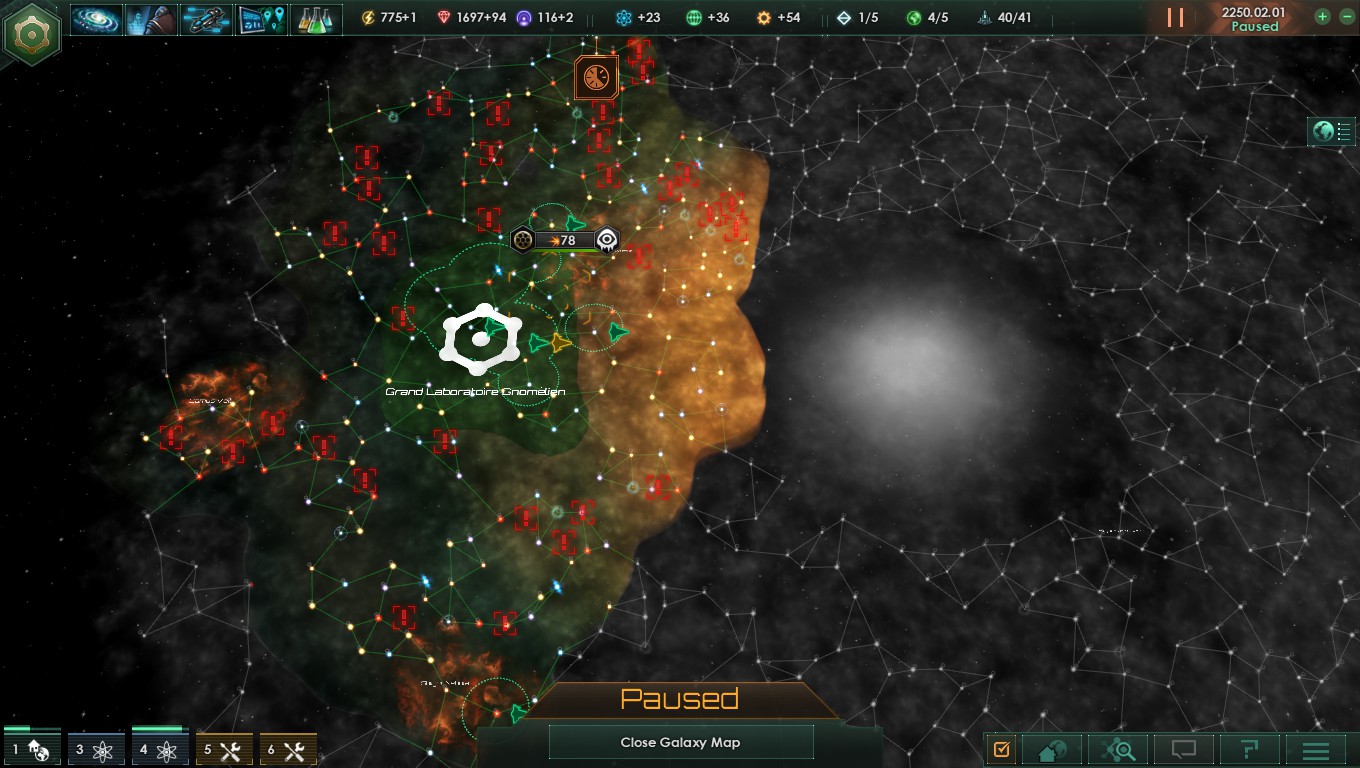Click the orange checkbox map-mode button
1360x768 pixels.
(x=1002, y=749)
